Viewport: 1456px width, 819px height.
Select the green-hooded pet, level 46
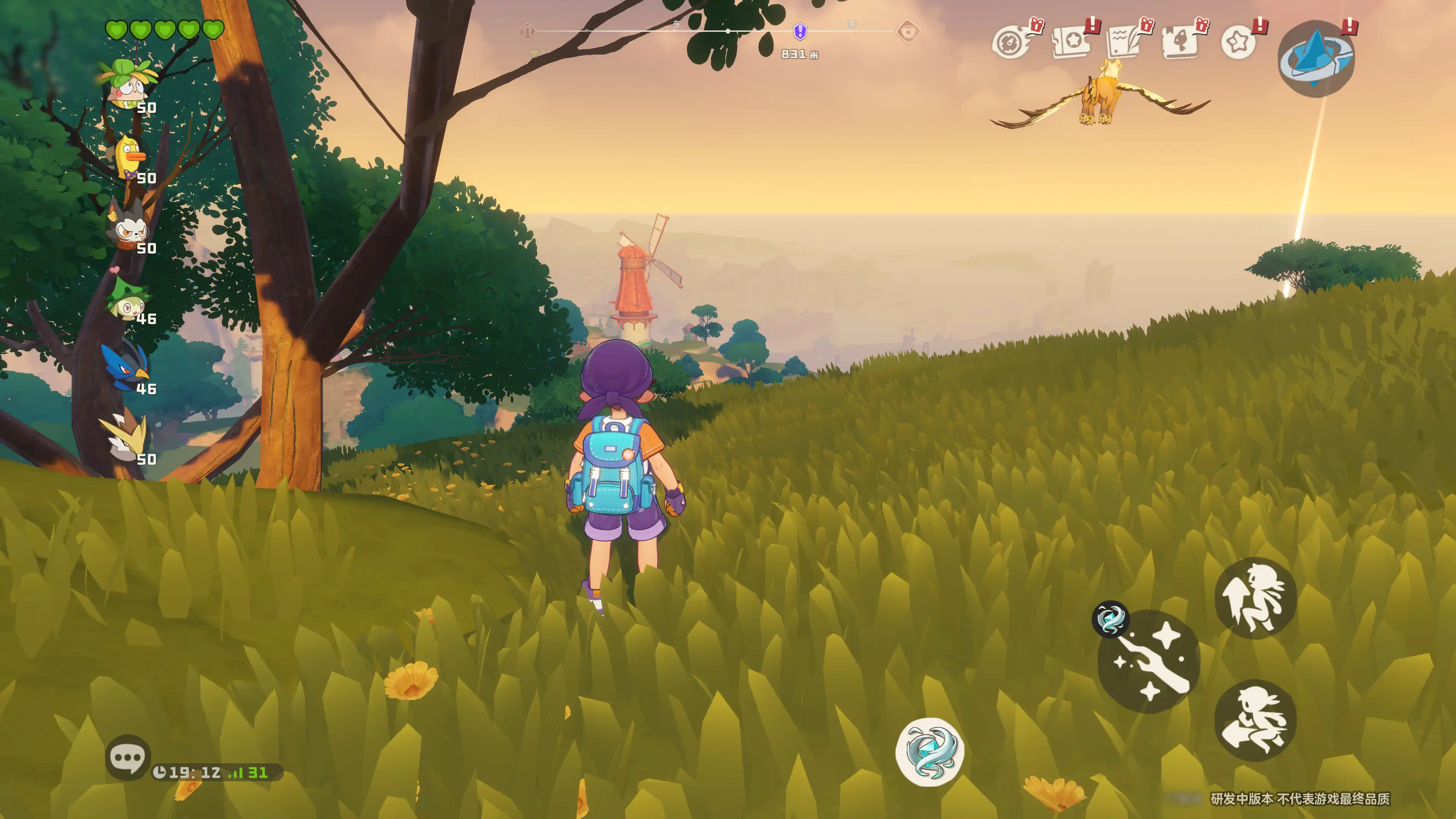tap(128, 300)
